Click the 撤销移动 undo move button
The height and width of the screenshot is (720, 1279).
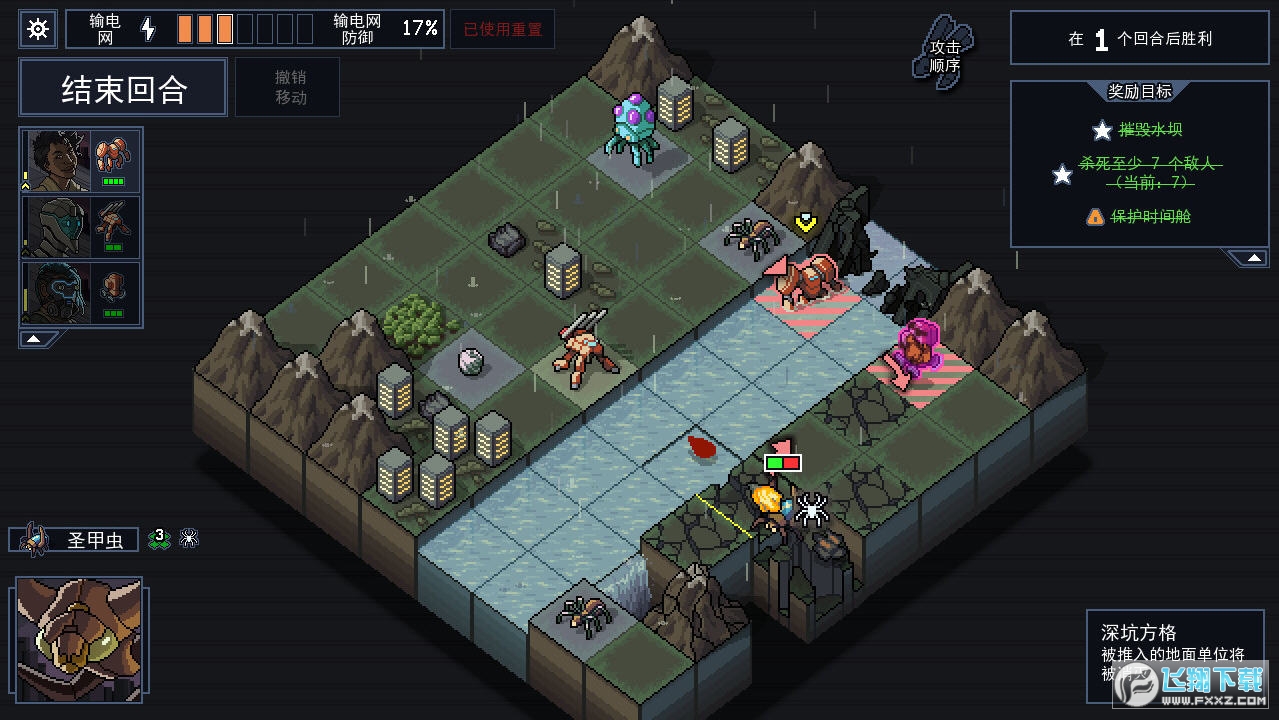tap(290, 87)
